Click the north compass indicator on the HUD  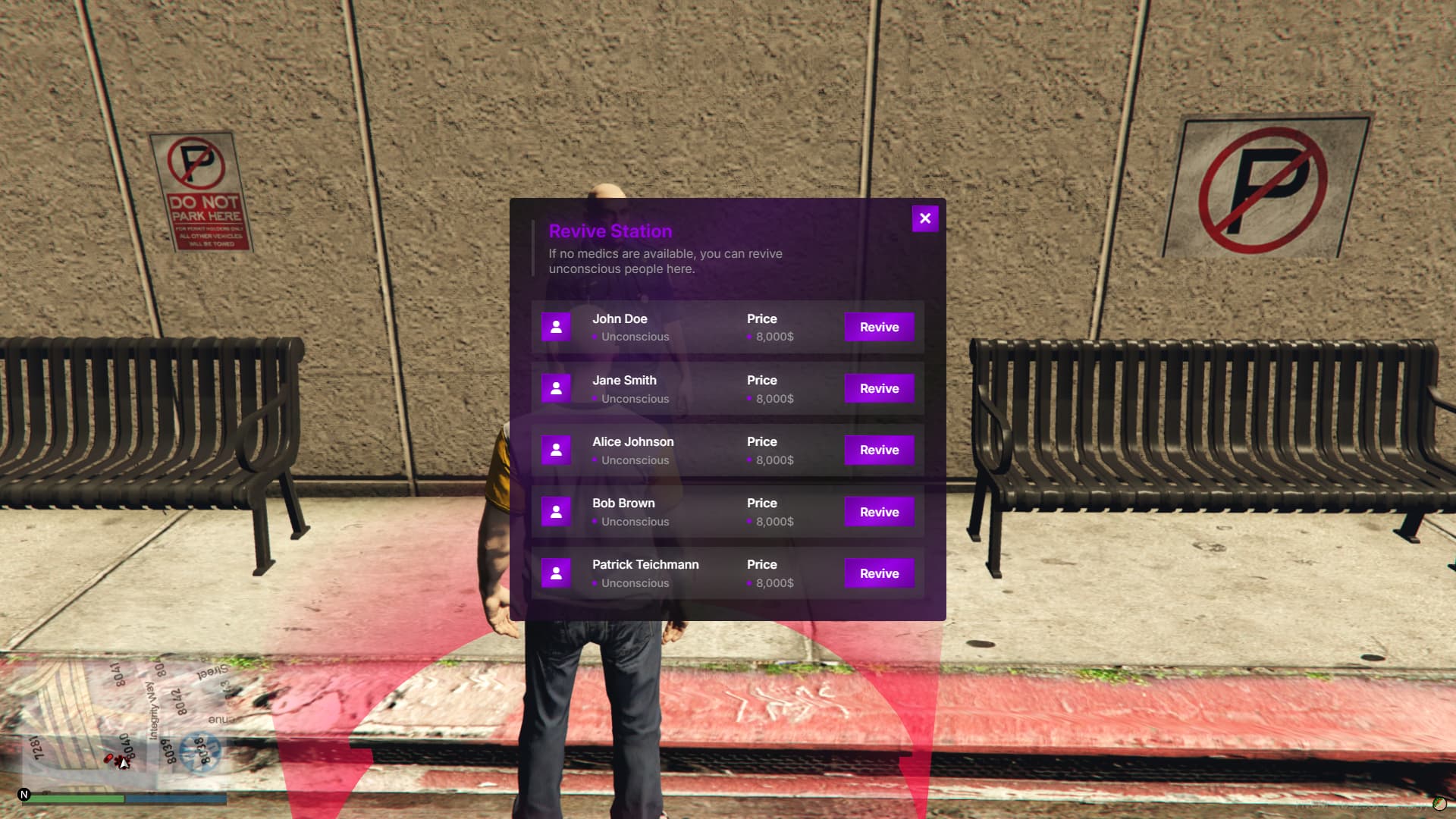point(24,795)
